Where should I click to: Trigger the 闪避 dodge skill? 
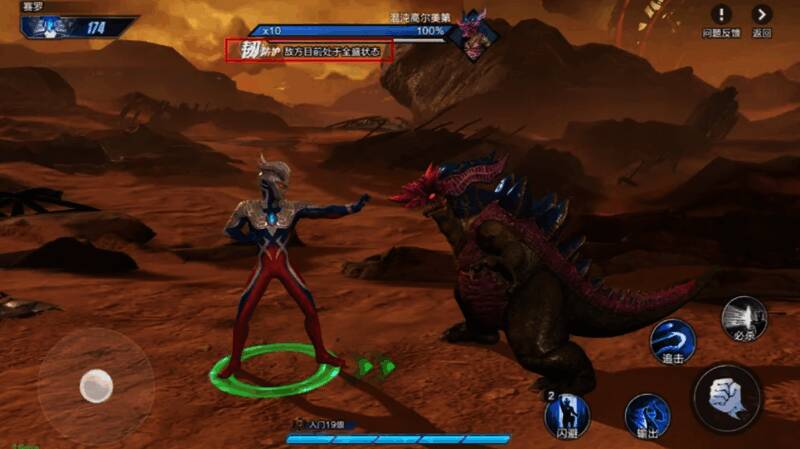pos(566,413)
